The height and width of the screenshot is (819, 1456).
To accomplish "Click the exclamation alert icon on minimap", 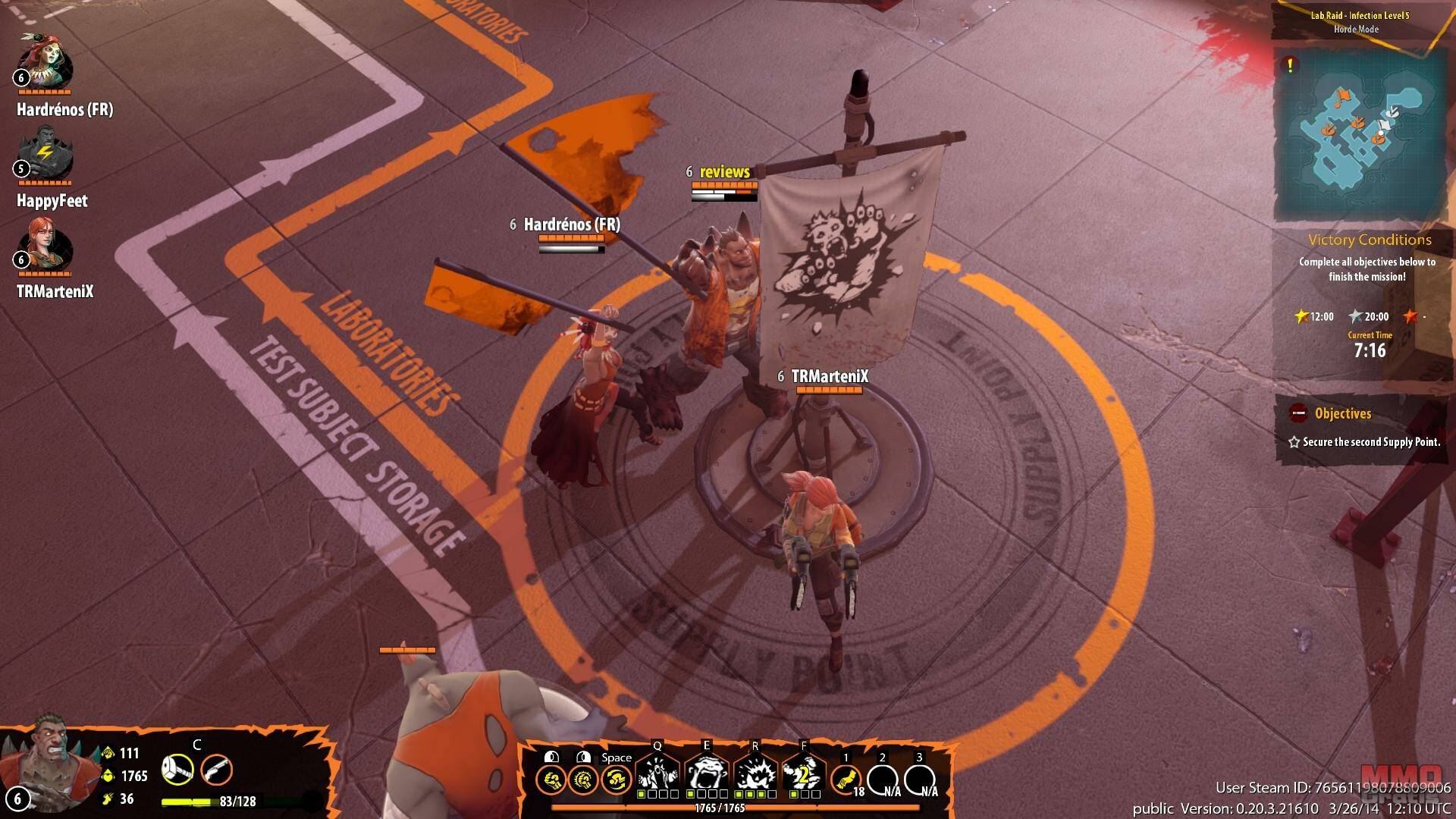I will pyautogui.click(x=1288, y=65).
